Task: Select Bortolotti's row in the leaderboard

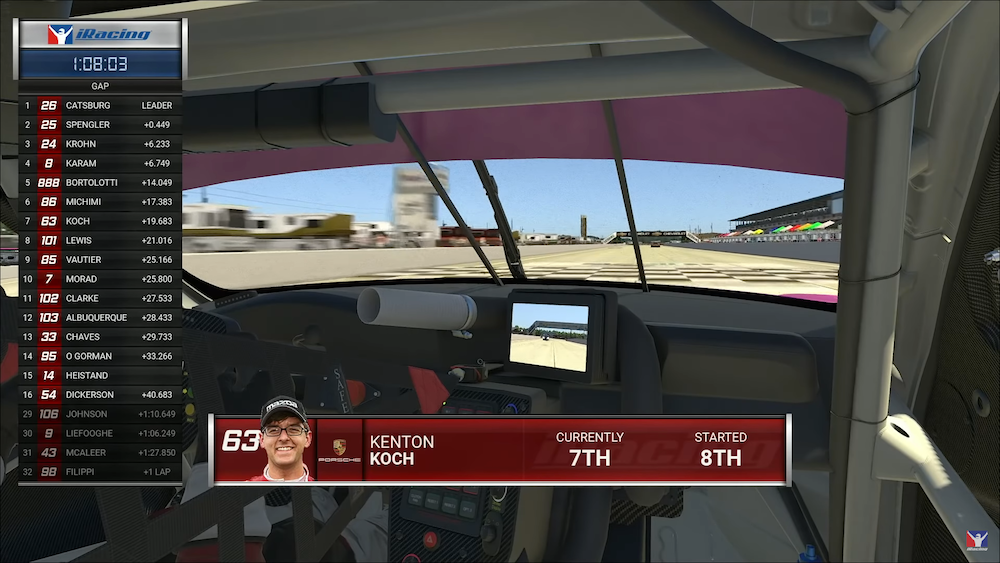Action: (x=100, y=183)
